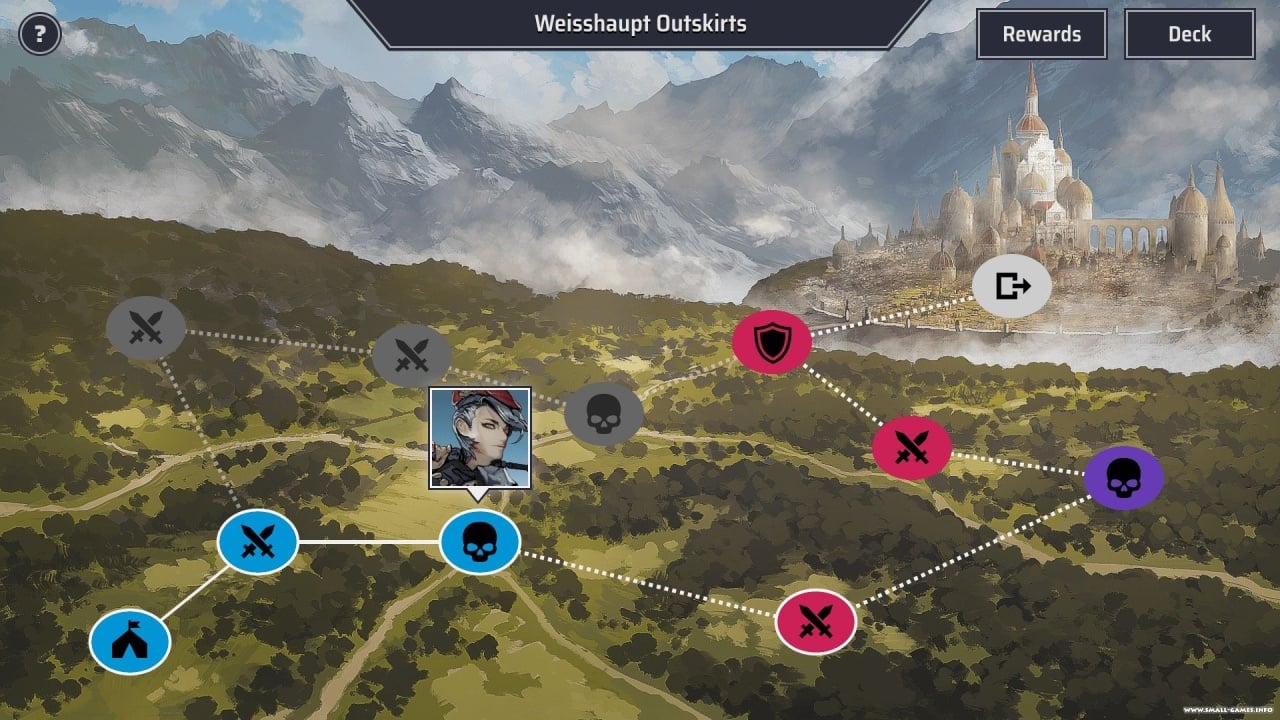This screenshot has width=1280, height=720.
Task: Select the gray skull node
Action: [x=603, y=413]
